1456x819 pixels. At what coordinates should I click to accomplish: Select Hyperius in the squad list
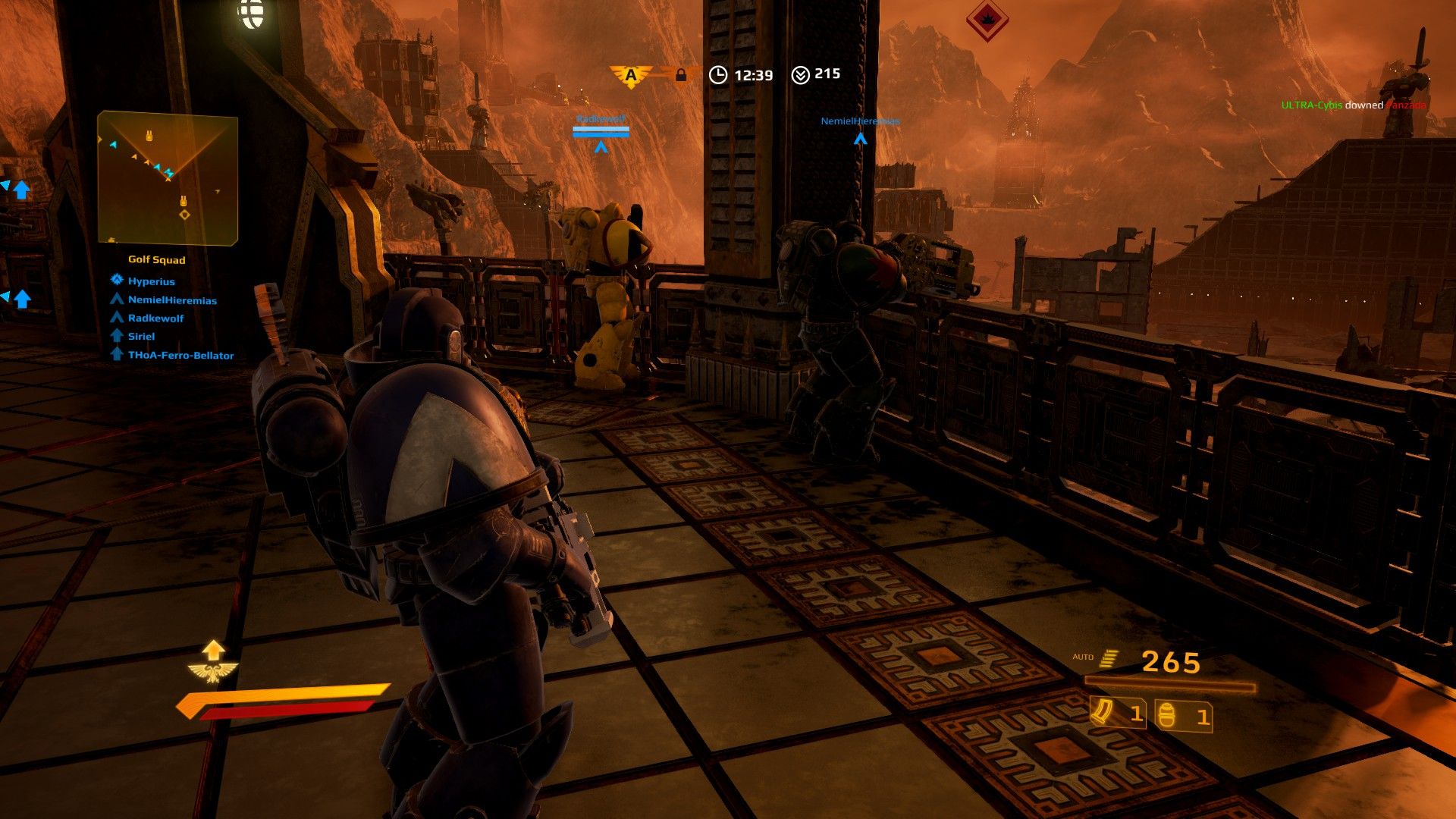(x=151, y=281)
